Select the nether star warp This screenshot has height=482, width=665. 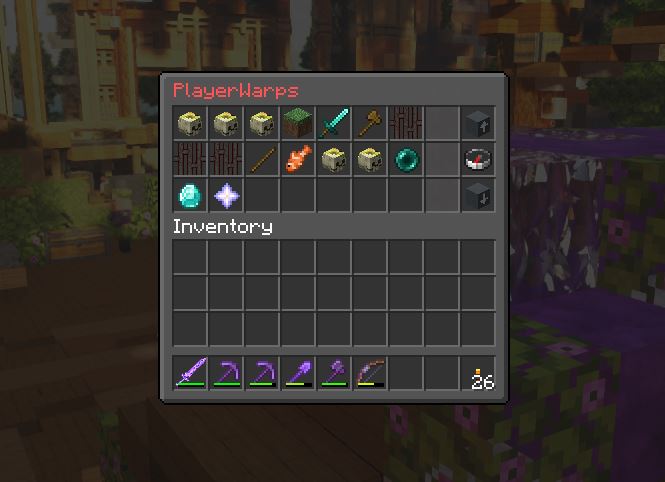(x=225, y=195)
